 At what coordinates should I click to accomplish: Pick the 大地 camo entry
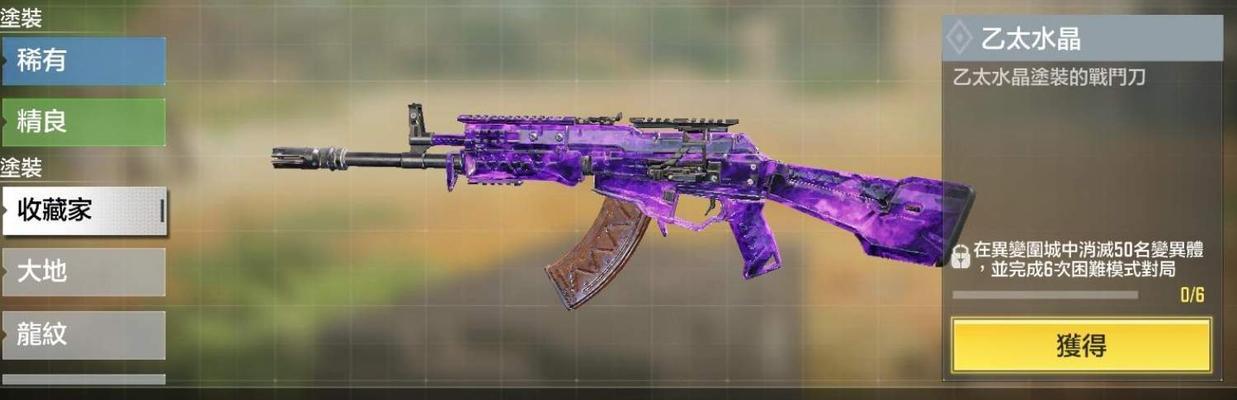(83, 271)
